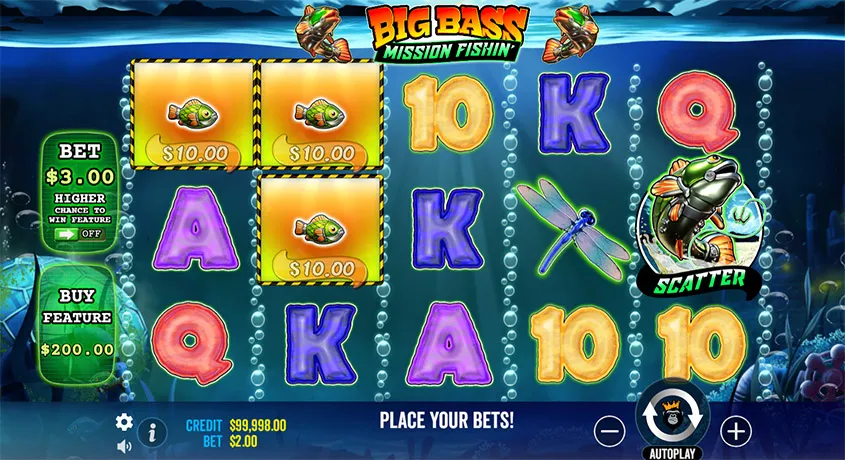Show the game information page
This screenshot has height=460, width=845.
151,432
